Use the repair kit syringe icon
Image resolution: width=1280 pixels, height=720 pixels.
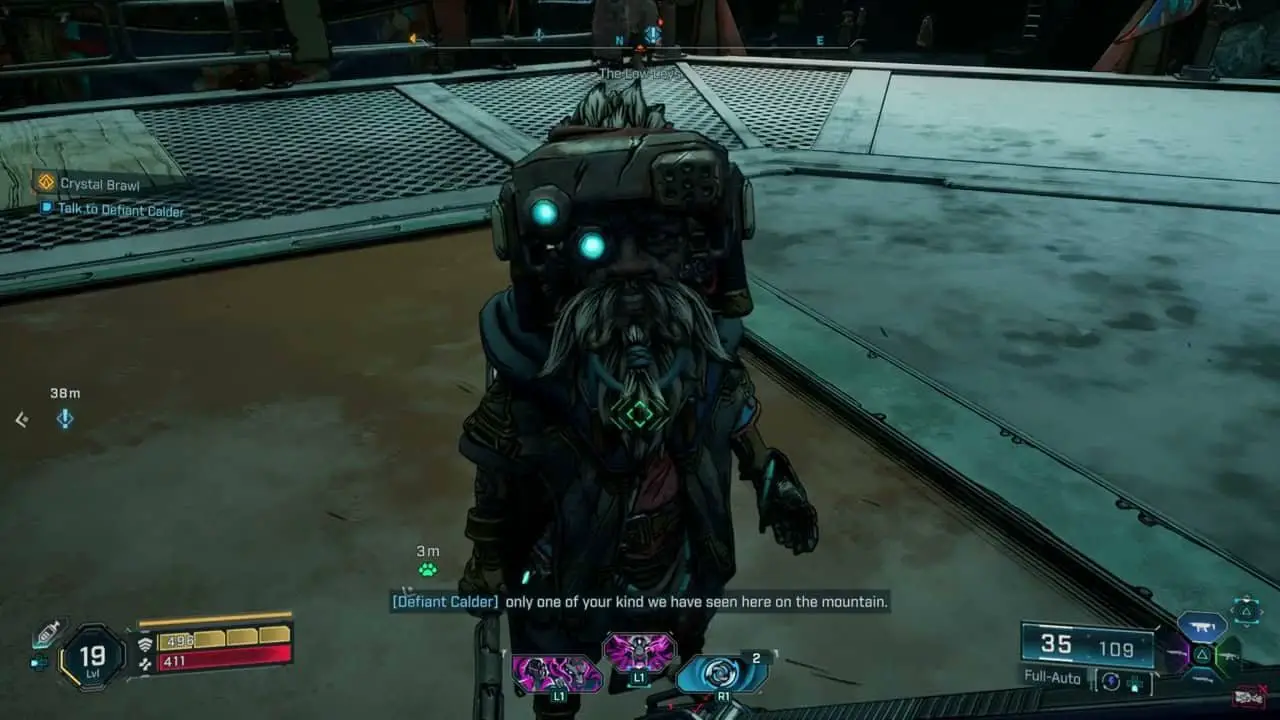[46, 635]
